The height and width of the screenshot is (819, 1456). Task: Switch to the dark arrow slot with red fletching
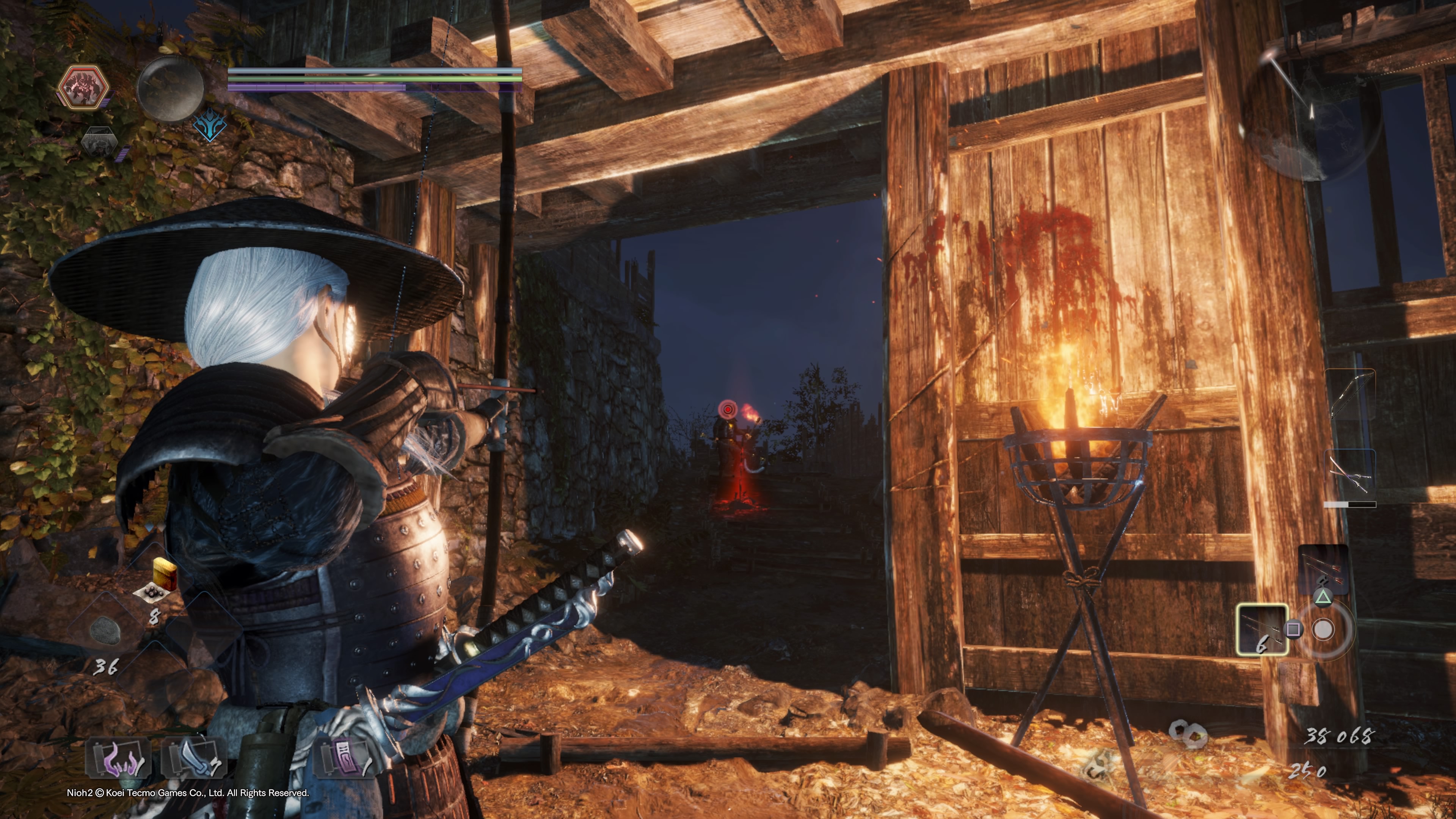(x=1323, y=569)
